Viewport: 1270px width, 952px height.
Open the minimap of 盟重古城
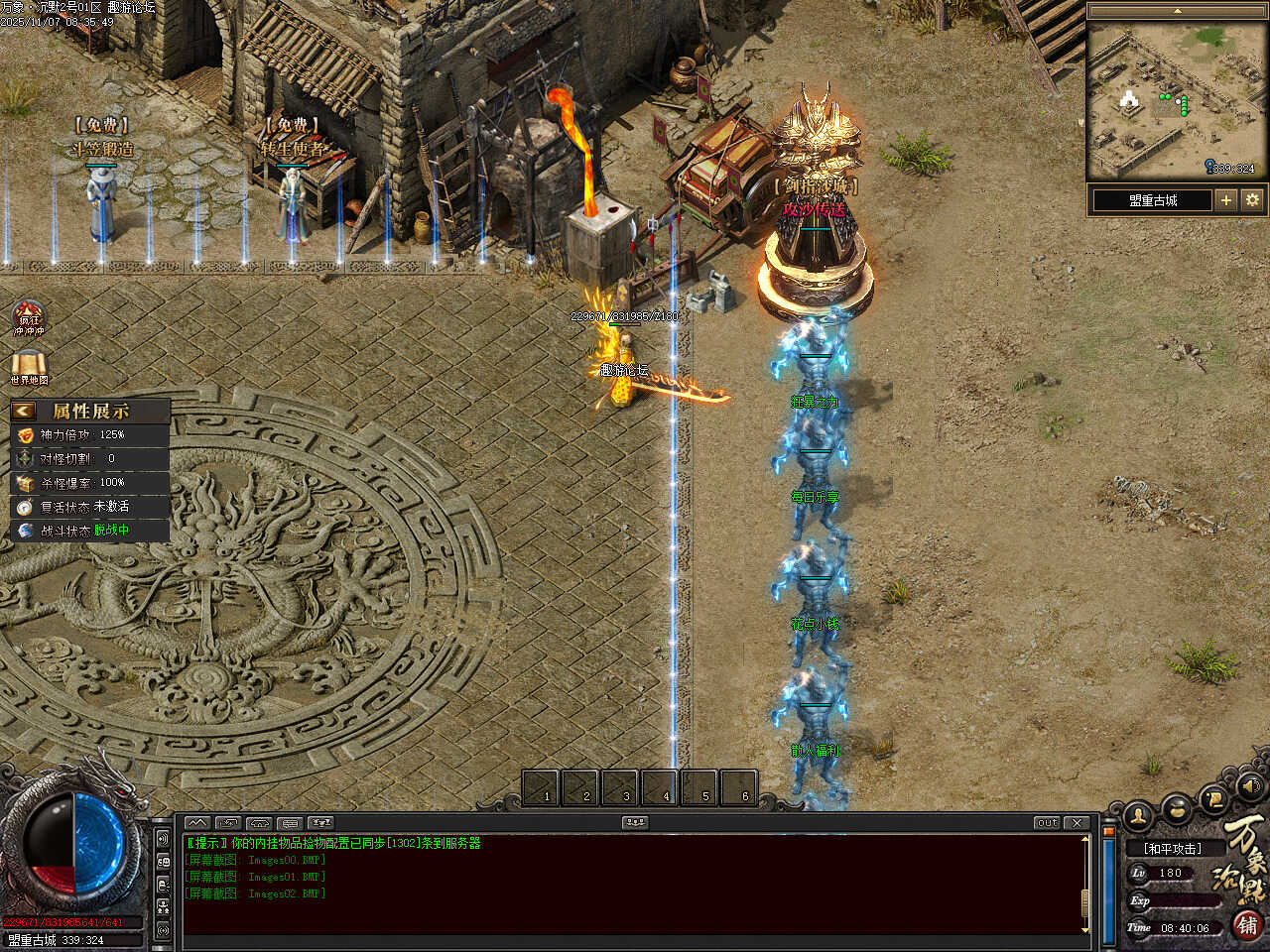click(x=1177, y=100)
